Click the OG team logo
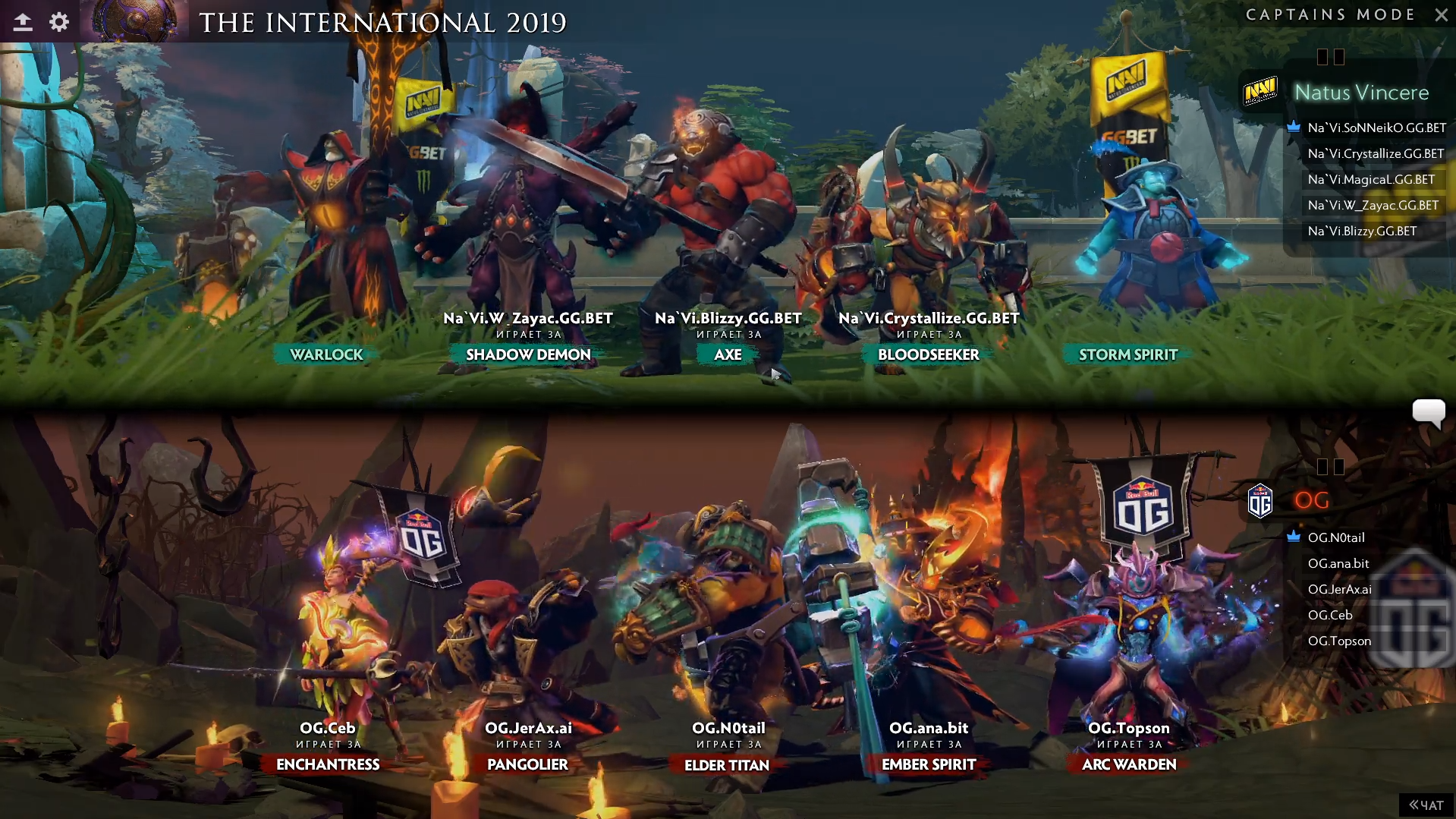 pos(1259,501)
